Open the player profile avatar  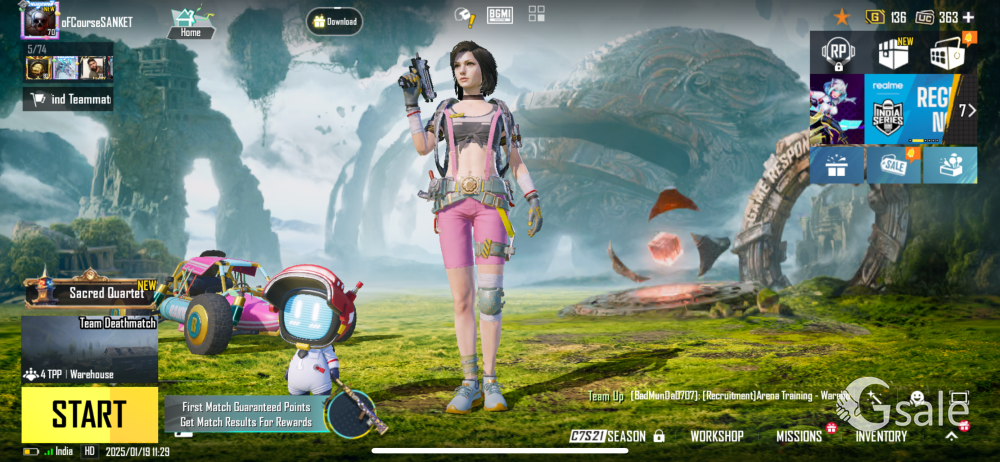[x=40, y=20]
